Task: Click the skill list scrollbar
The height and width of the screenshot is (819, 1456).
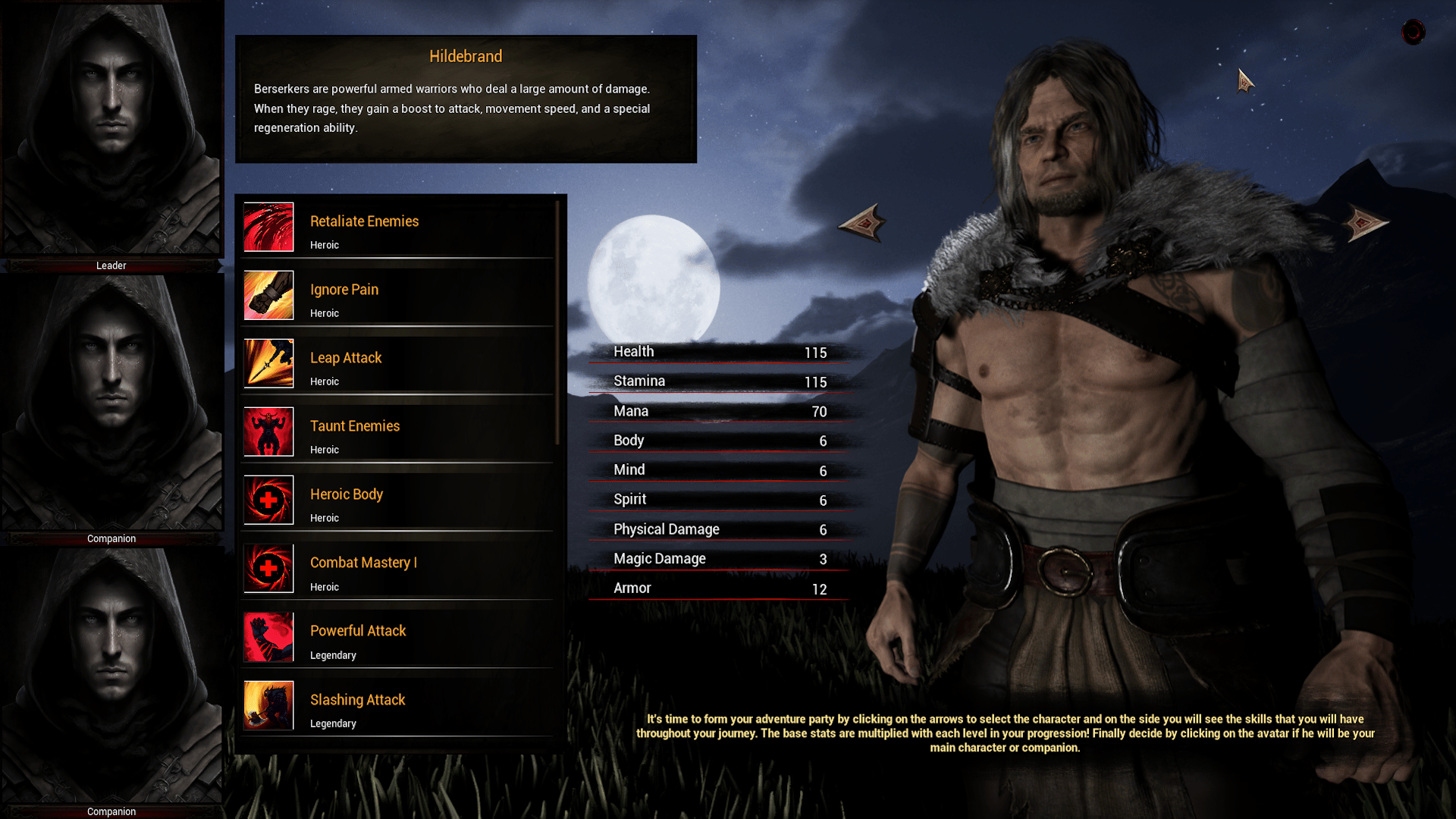Action: (x=558, y=322)
